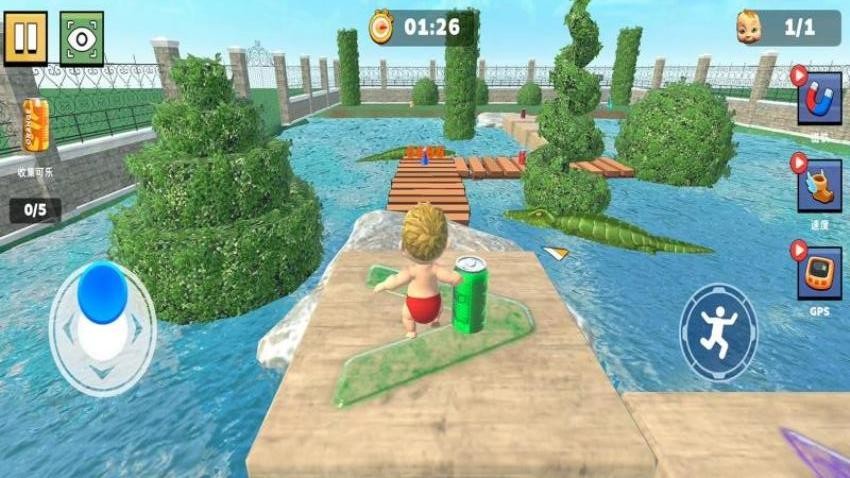Pause the game with the yellow button

click(x=25, y=38)
